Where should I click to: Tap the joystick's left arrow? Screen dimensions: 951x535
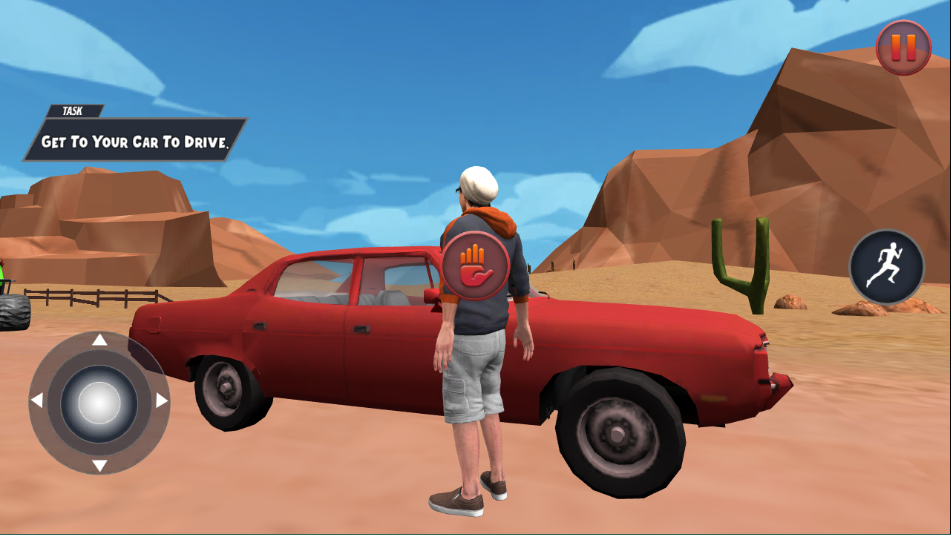point(37,402)
